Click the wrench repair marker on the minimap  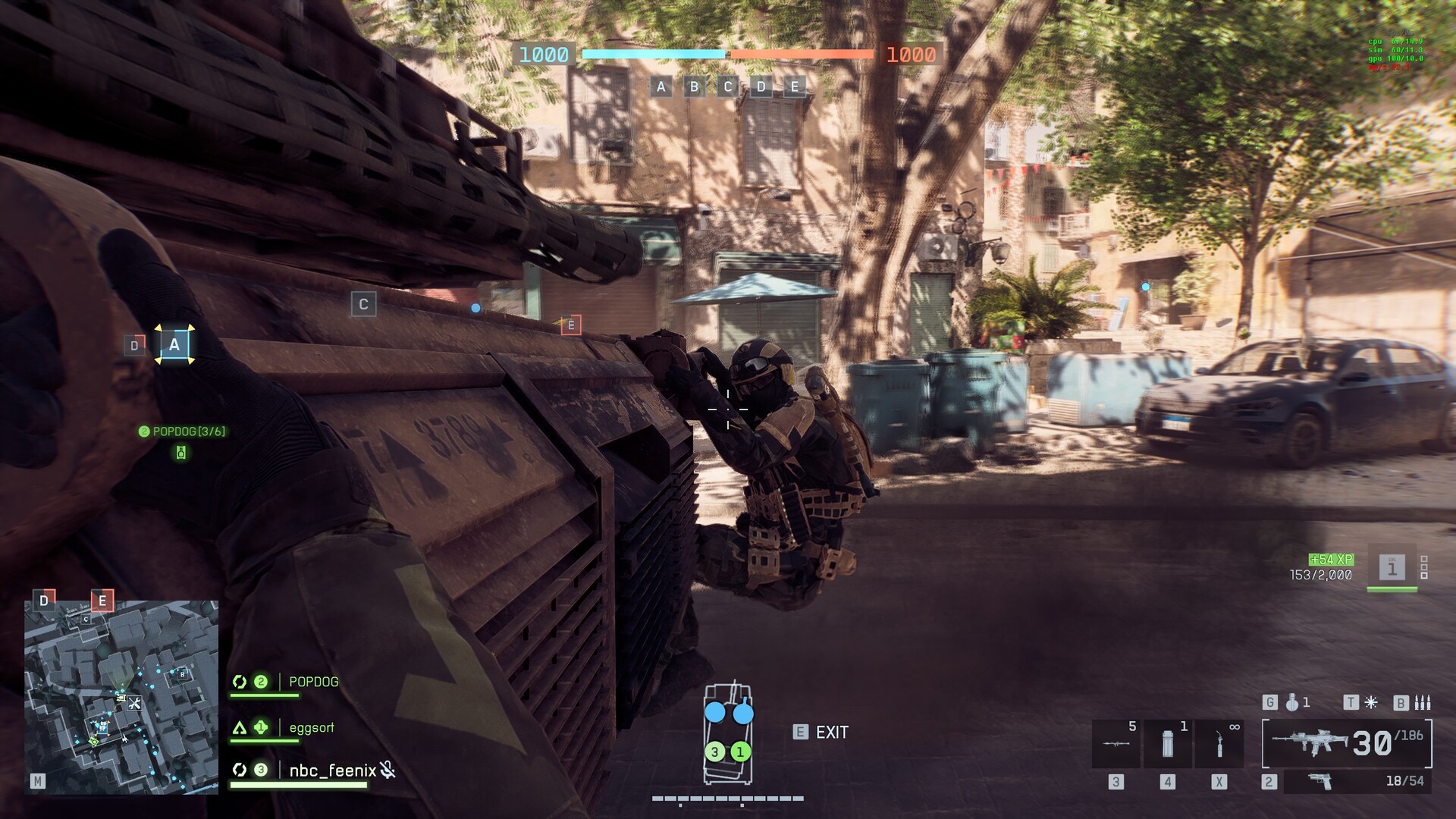(134, 703)
